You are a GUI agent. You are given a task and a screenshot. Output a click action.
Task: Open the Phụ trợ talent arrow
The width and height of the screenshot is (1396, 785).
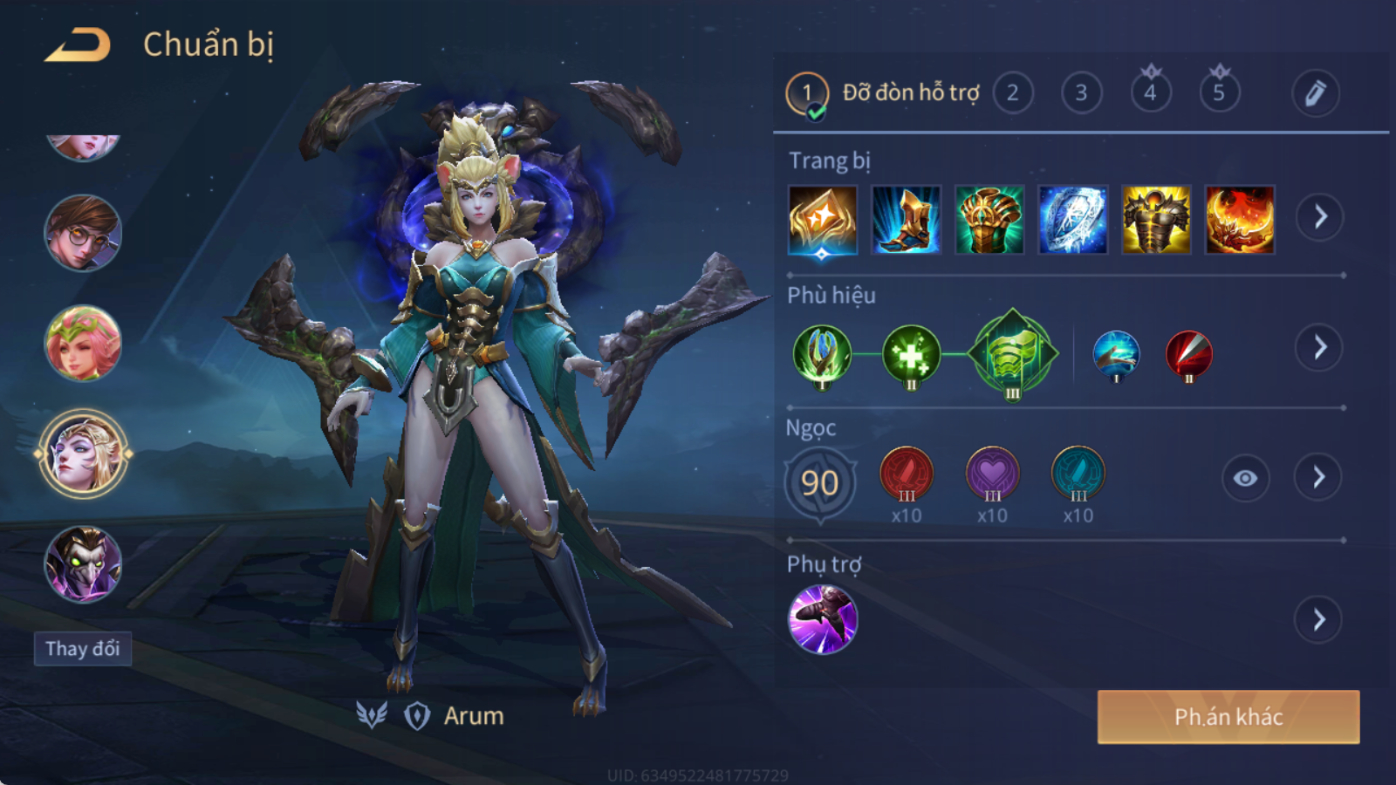coord(1318,620)
